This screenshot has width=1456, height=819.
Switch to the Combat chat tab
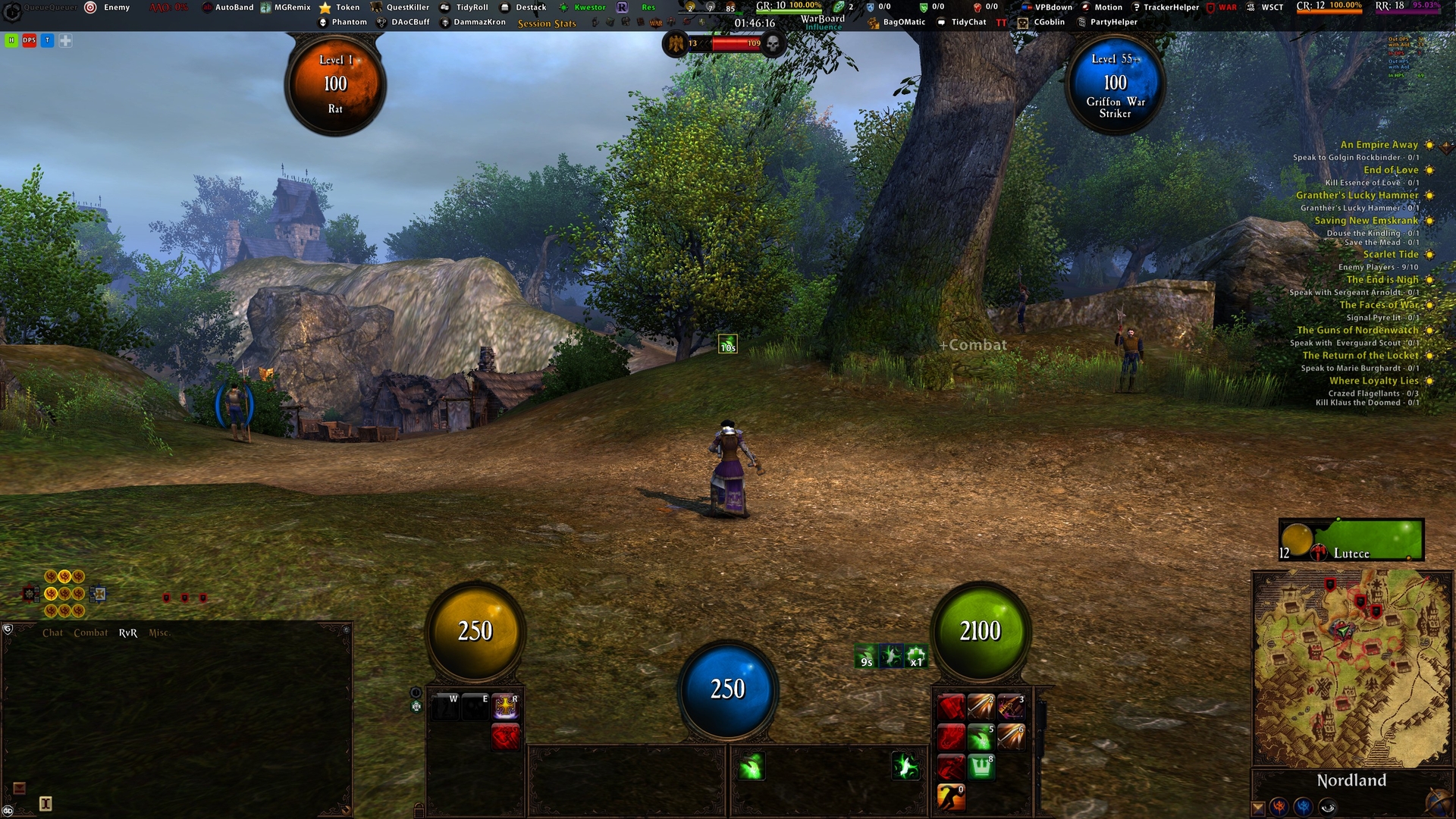click(90, 632)
